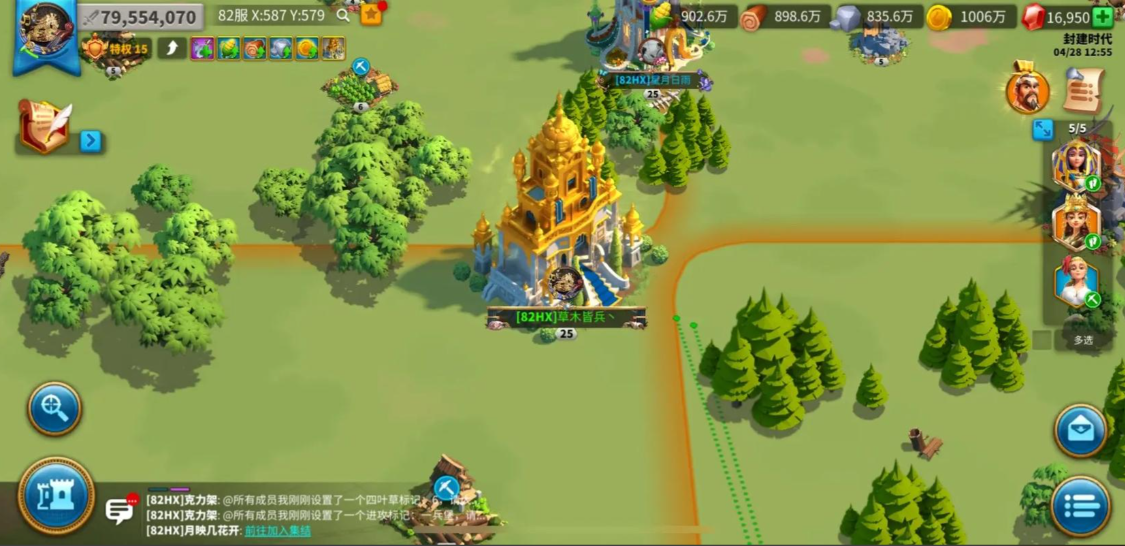Select the gathering commander with pickaxe badge
This screenshot has height=546, width=1125.
pyautogui.click(x=1076, y=284)
